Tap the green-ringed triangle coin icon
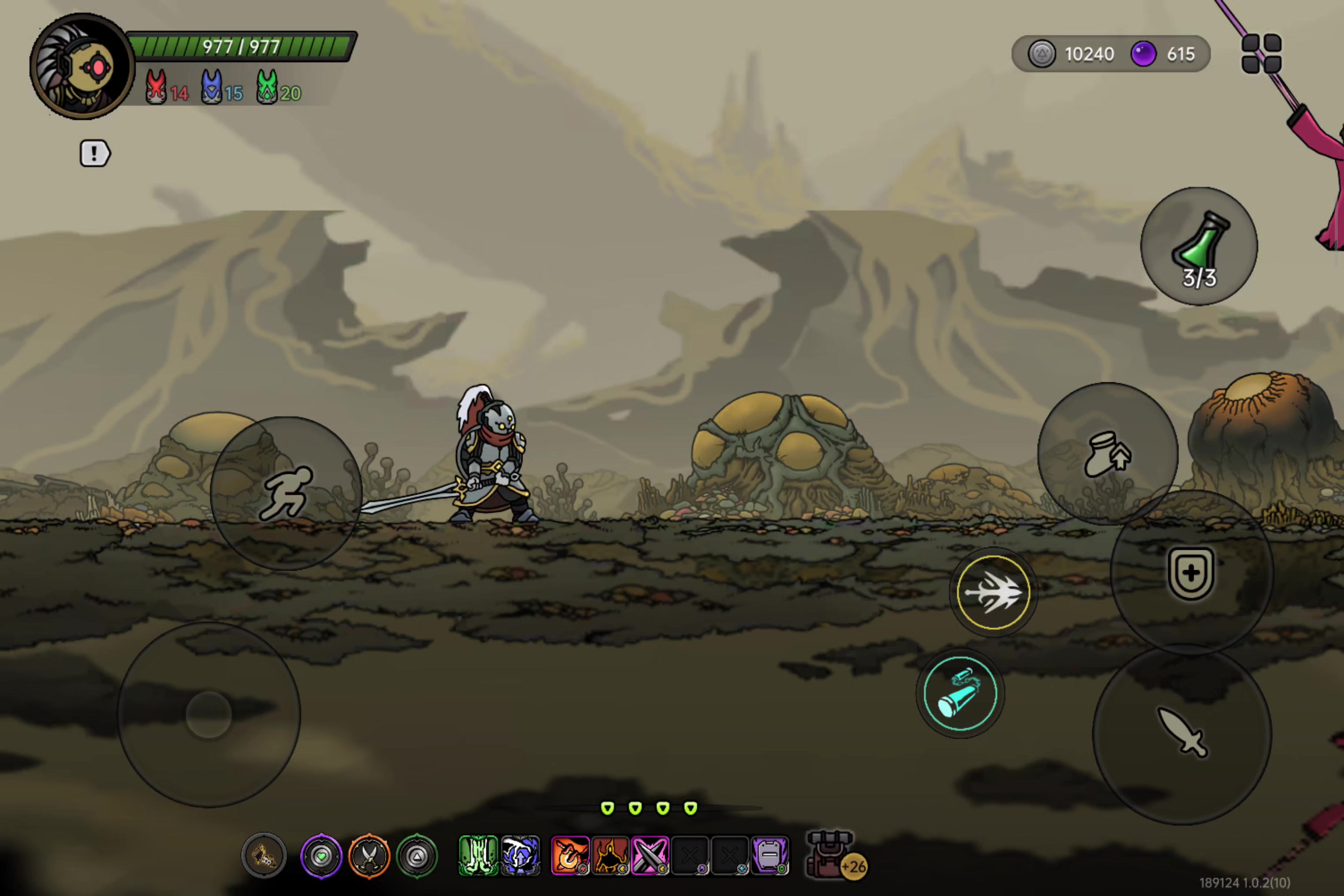The width and height of the screenshot is (1344, 896). pos(417,856)
